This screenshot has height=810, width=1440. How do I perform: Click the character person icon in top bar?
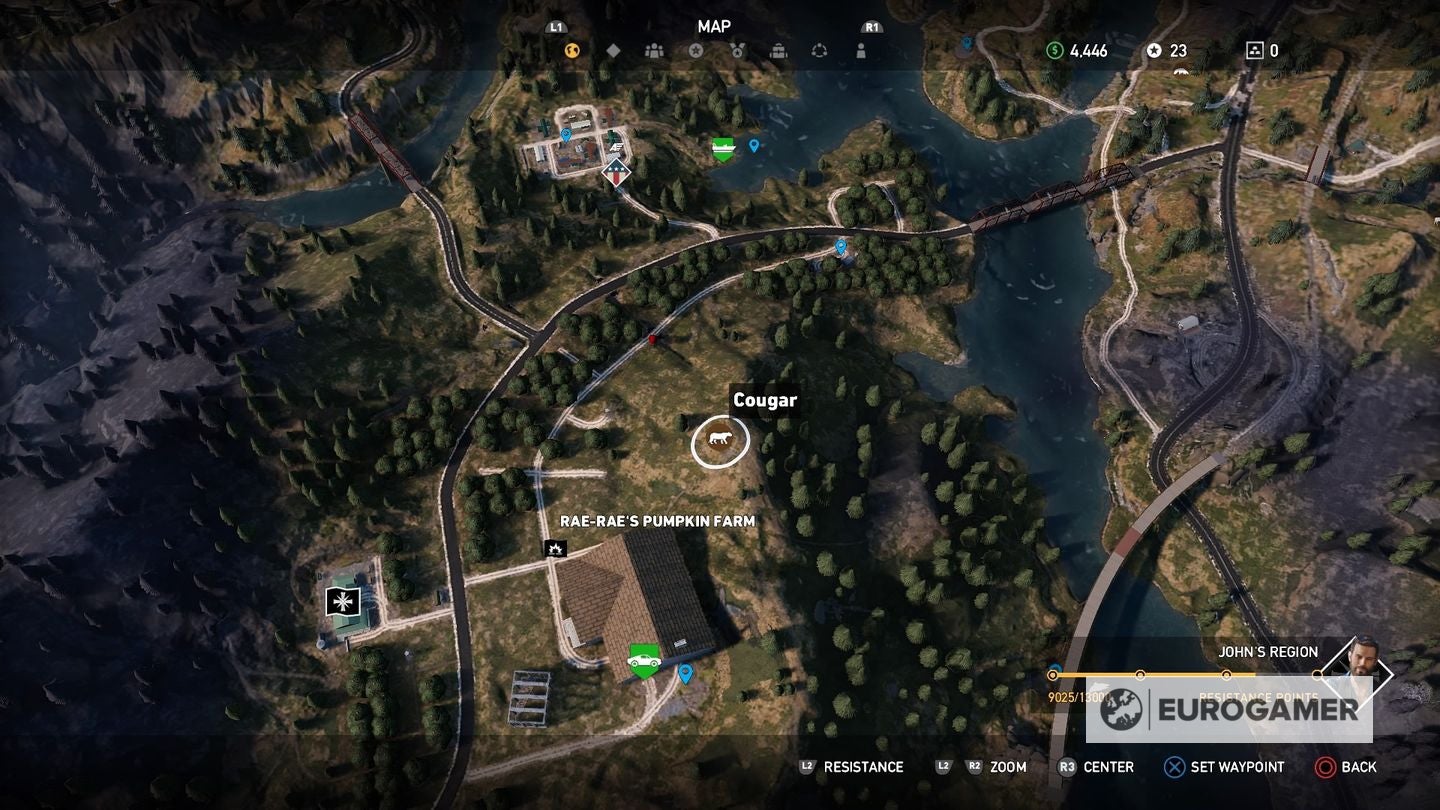click(861, 50)
